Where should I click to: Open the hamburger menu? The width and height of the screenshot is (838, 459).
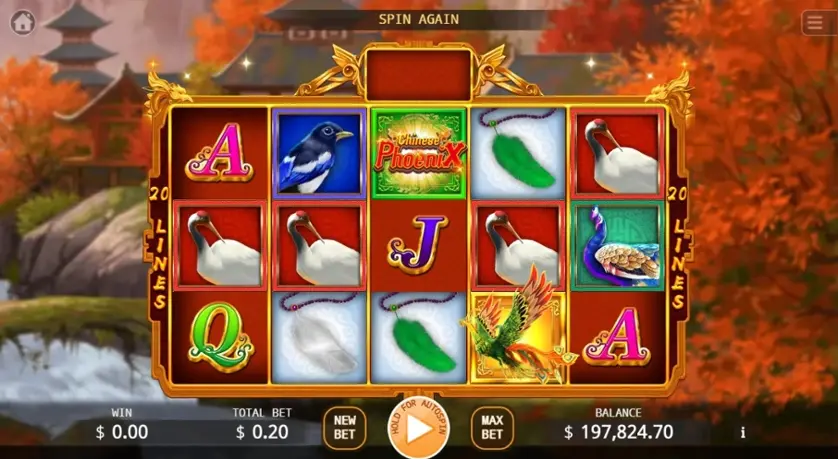click(815, 23)
